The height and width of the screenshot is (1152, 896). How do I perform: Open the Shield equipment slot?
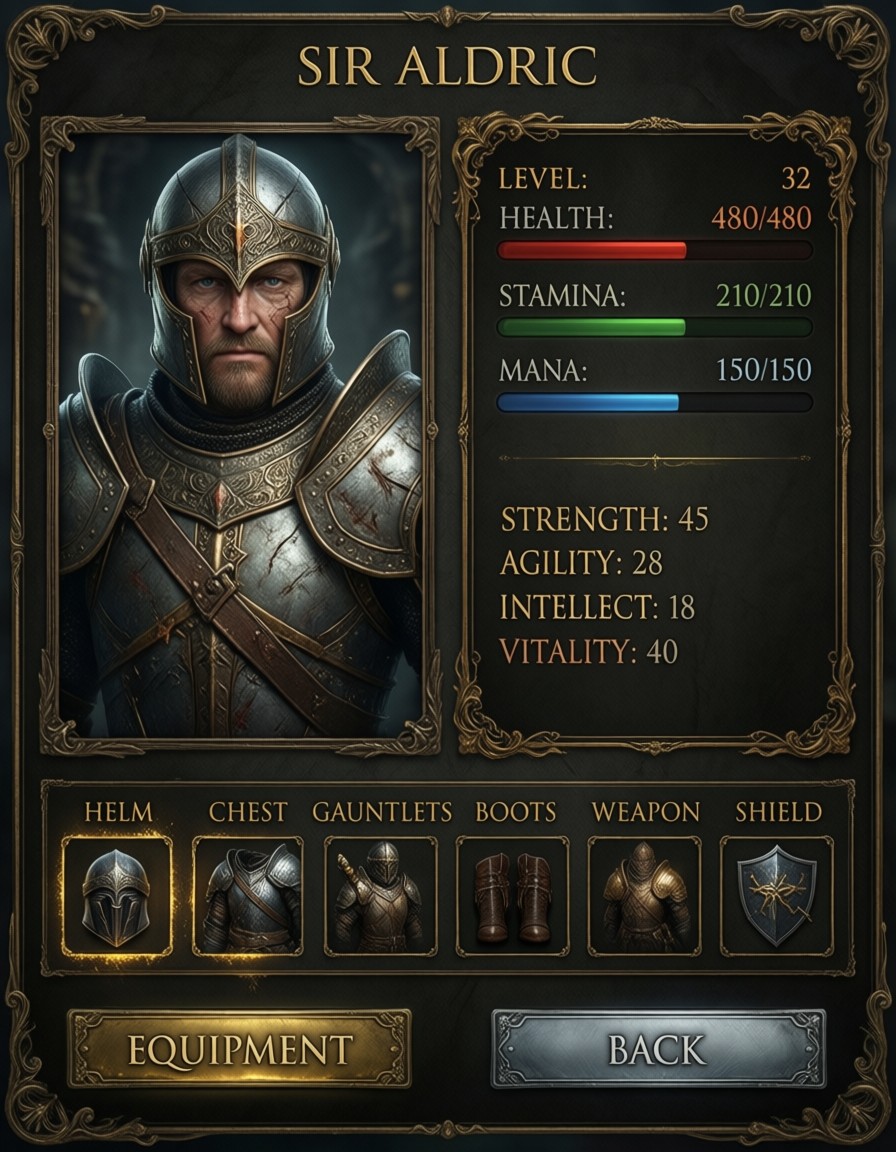[x=776, y=895]
